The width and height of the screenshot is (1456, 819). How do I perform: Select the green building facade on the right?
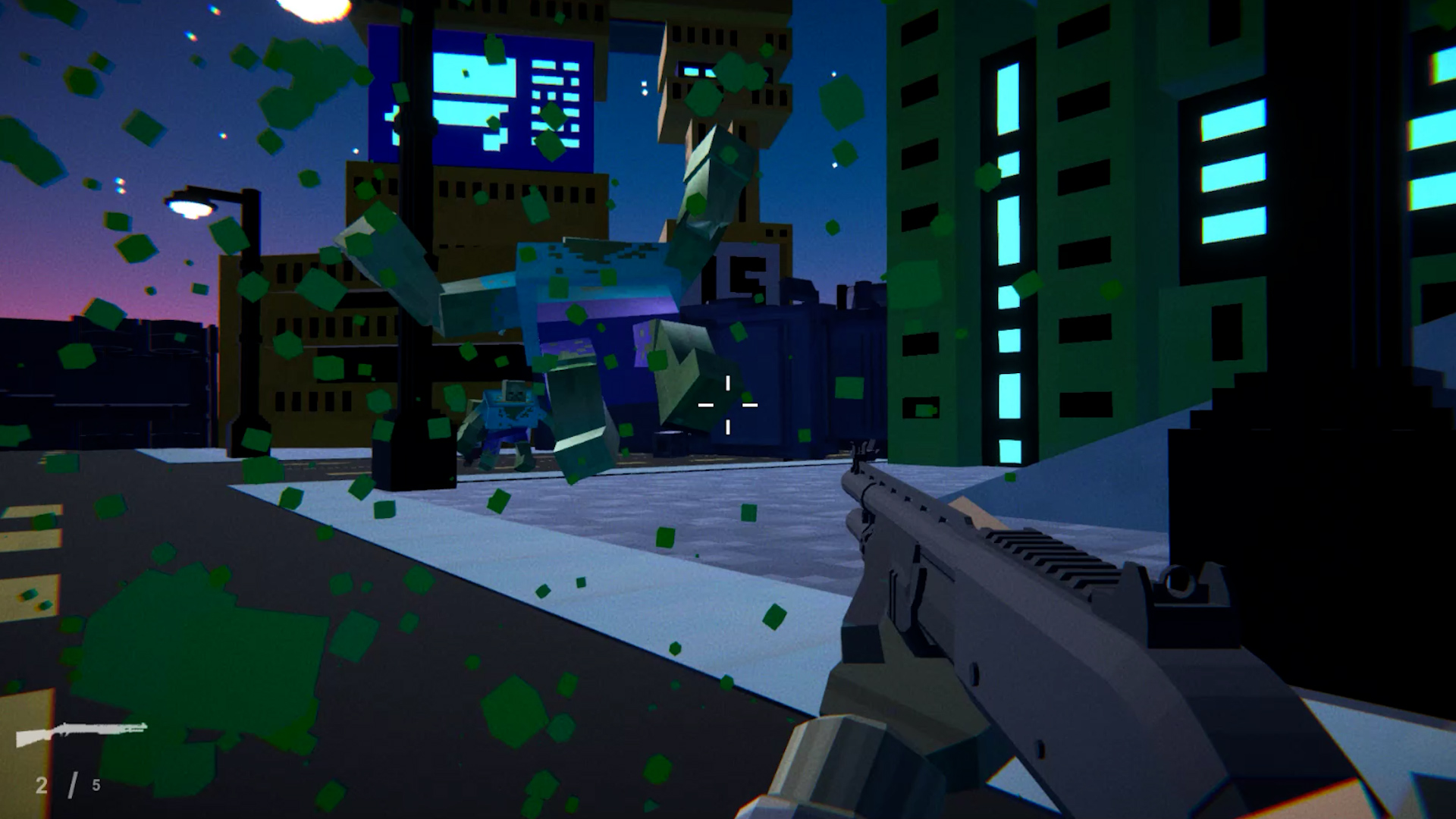pyautogui.click(x=948, y=227)
